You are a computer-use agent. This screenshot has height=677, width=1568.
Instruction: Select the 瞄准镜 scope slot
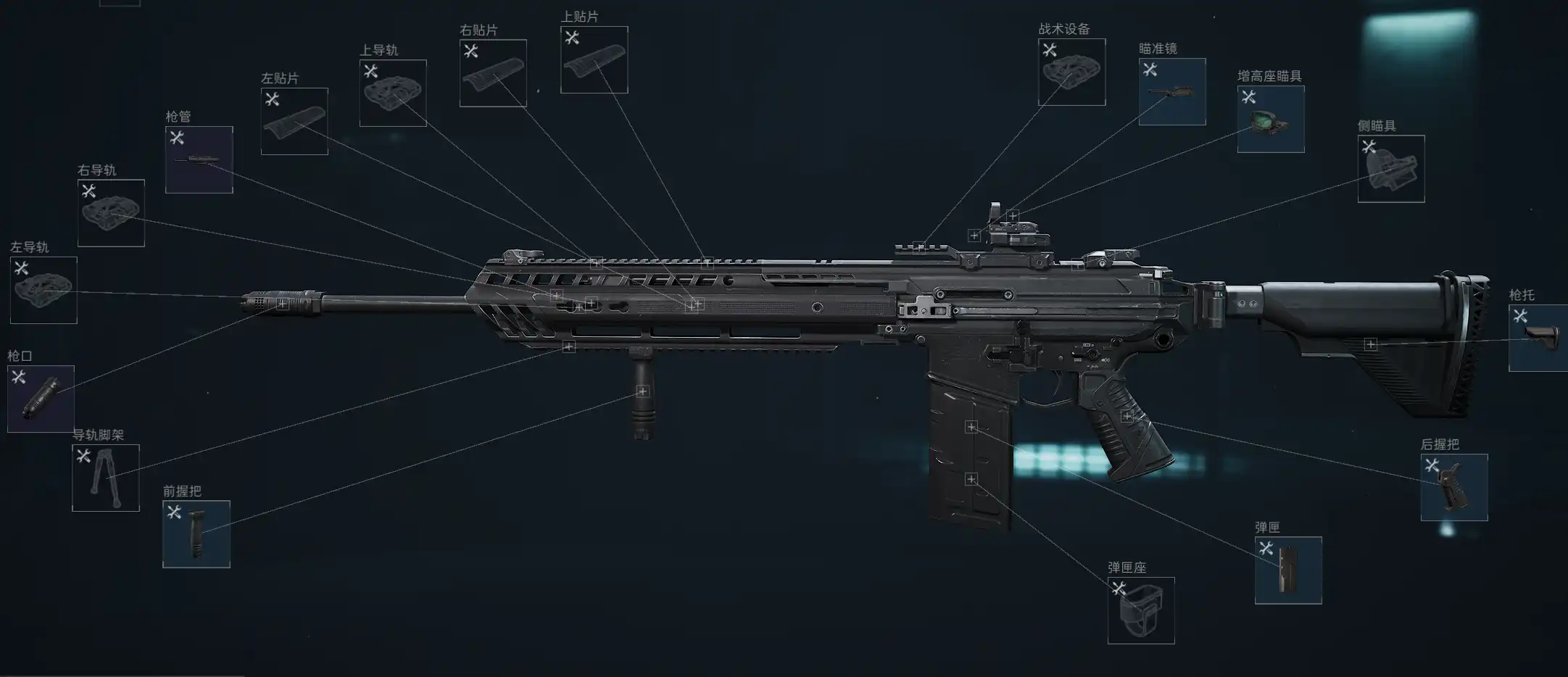click(x=1172, y=91)
